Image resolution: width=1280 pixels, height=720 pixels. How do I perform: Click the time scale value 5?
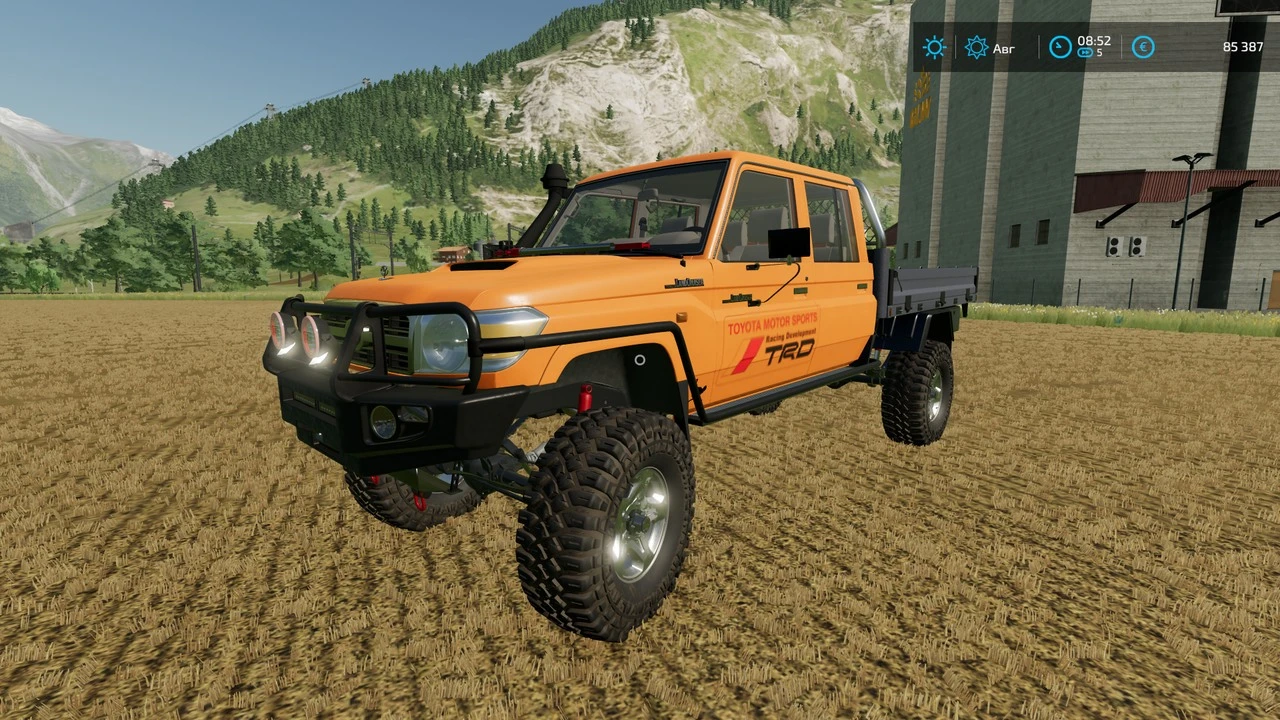(x=1100, y=54)
